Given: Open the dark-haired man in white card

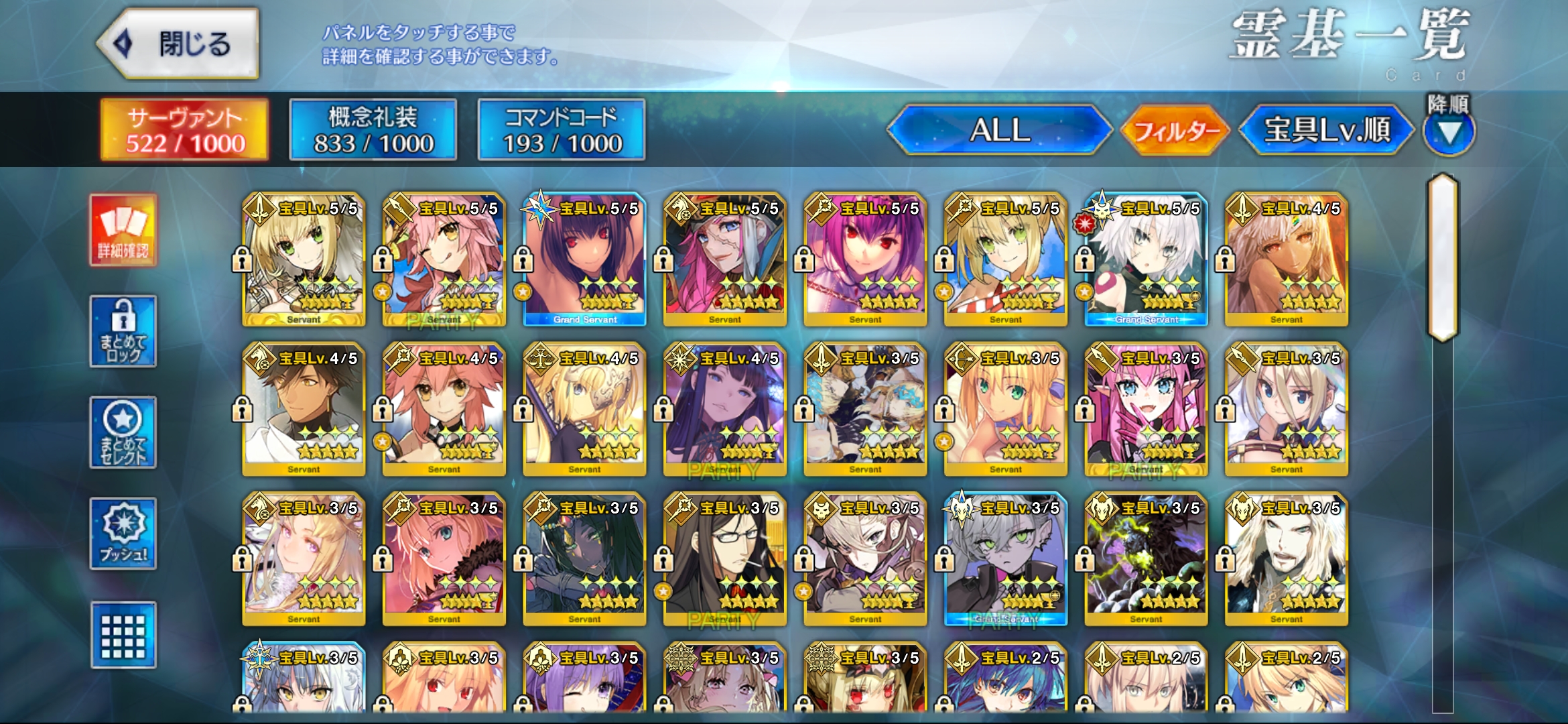Looking at the screenshot, I should 304,410.
